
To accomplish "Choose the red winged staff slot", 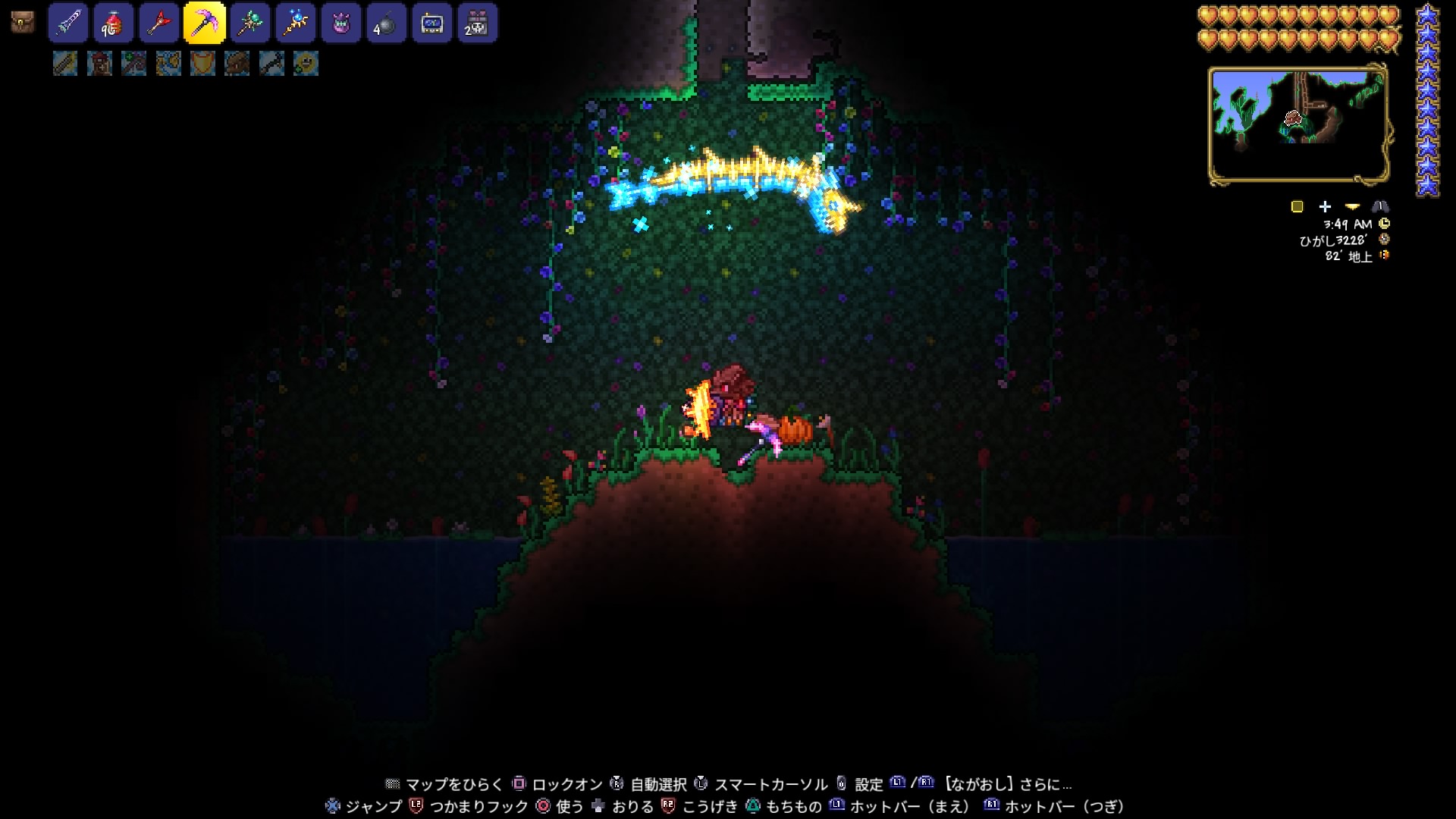I will pos(159,23).
